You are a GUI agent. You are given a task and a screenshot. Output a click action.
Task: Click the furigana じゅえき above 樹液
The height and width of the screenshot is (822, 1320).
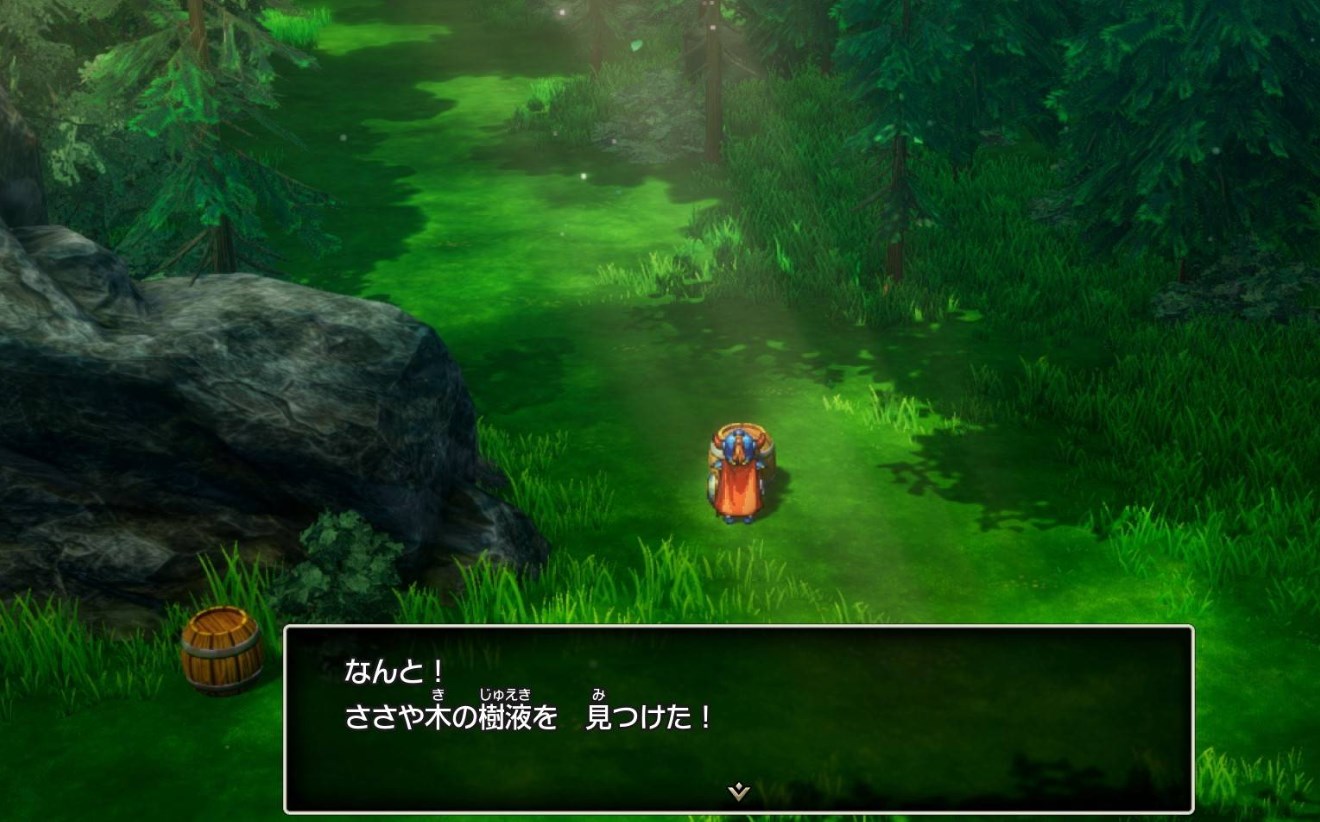505,693
